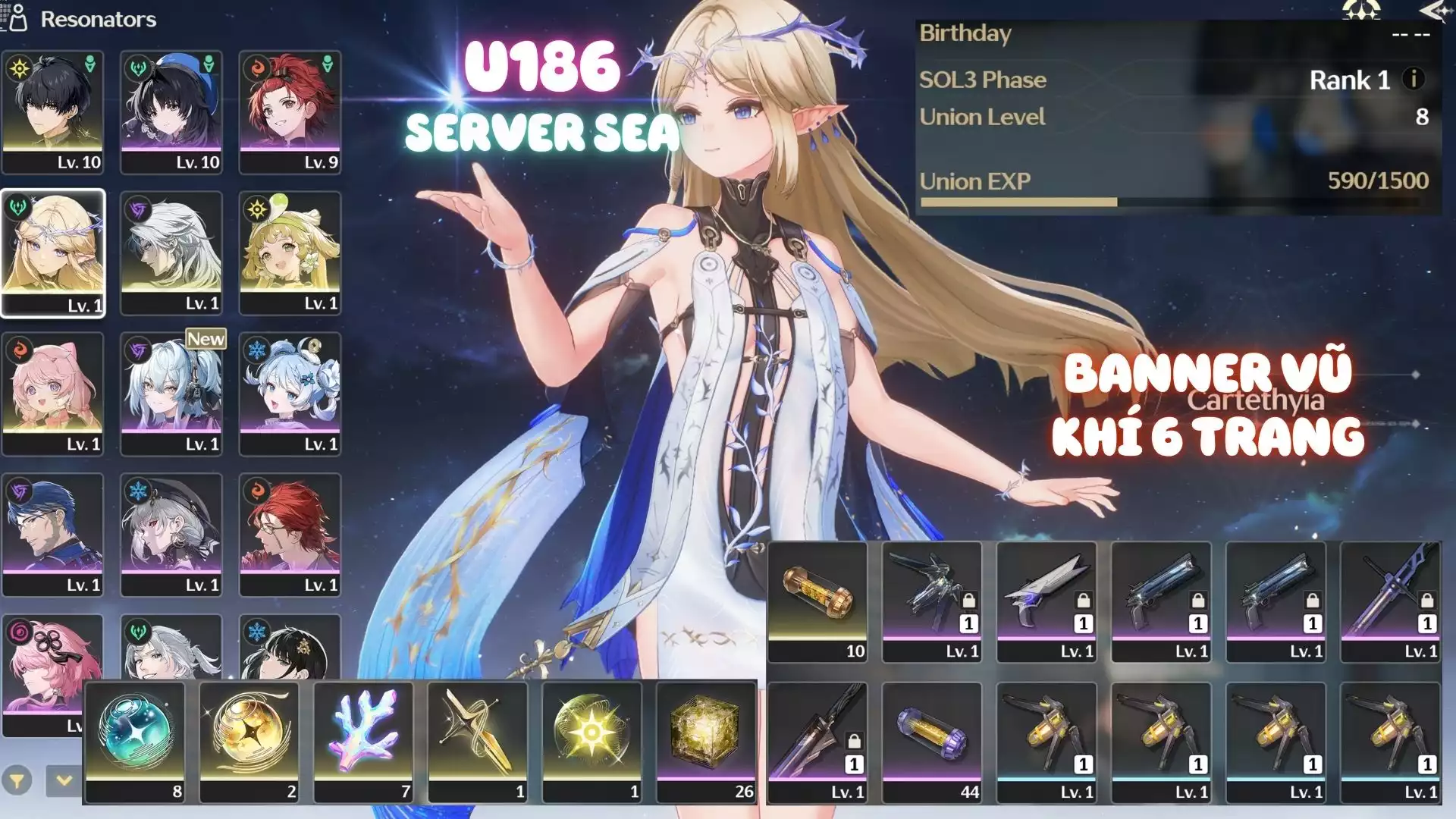1456x819 pixels.
Task: Choose the red-haired resonator wearing glasses
Action: 290,535
